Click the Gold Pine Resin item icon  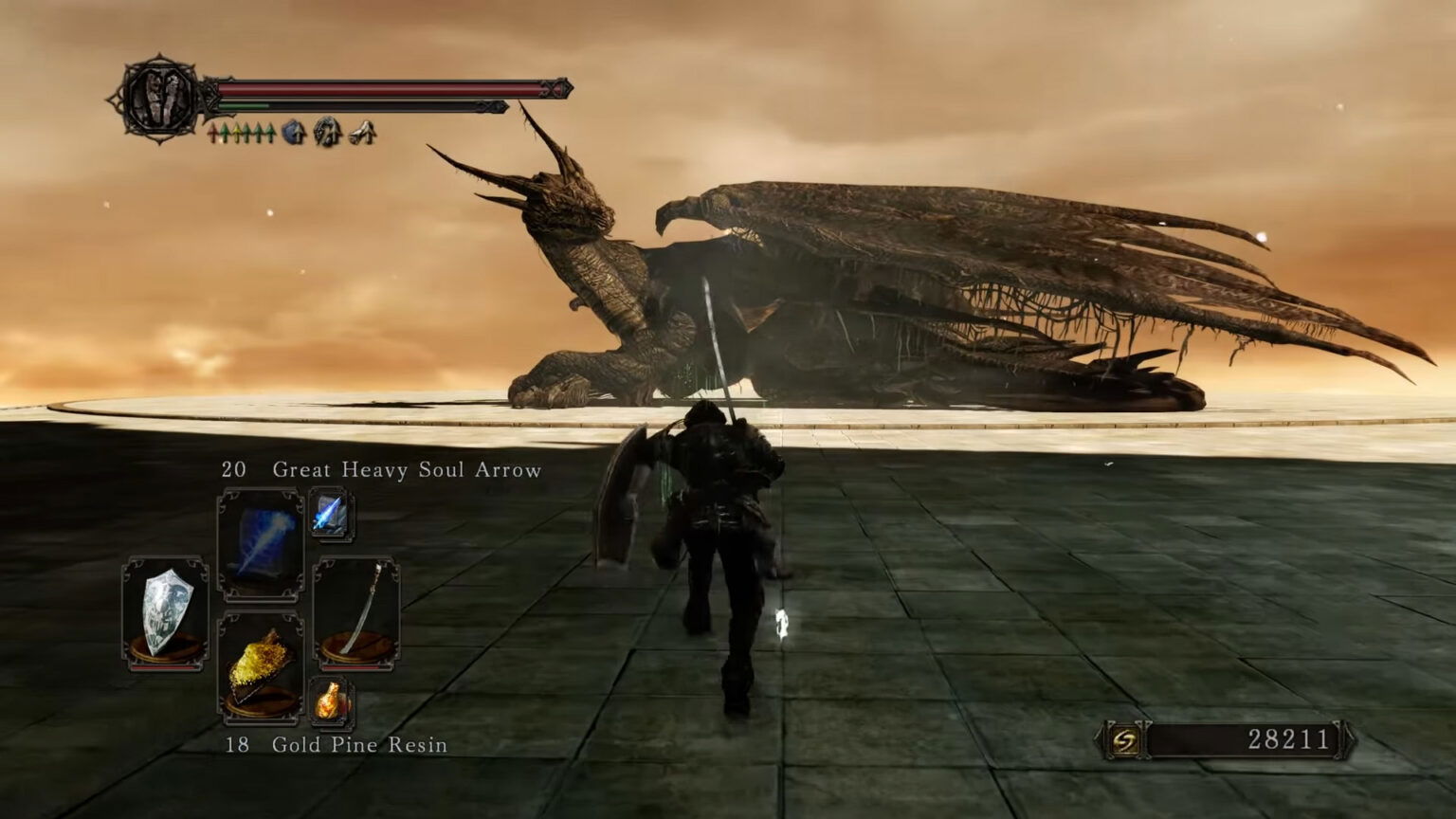coord(260,664)
